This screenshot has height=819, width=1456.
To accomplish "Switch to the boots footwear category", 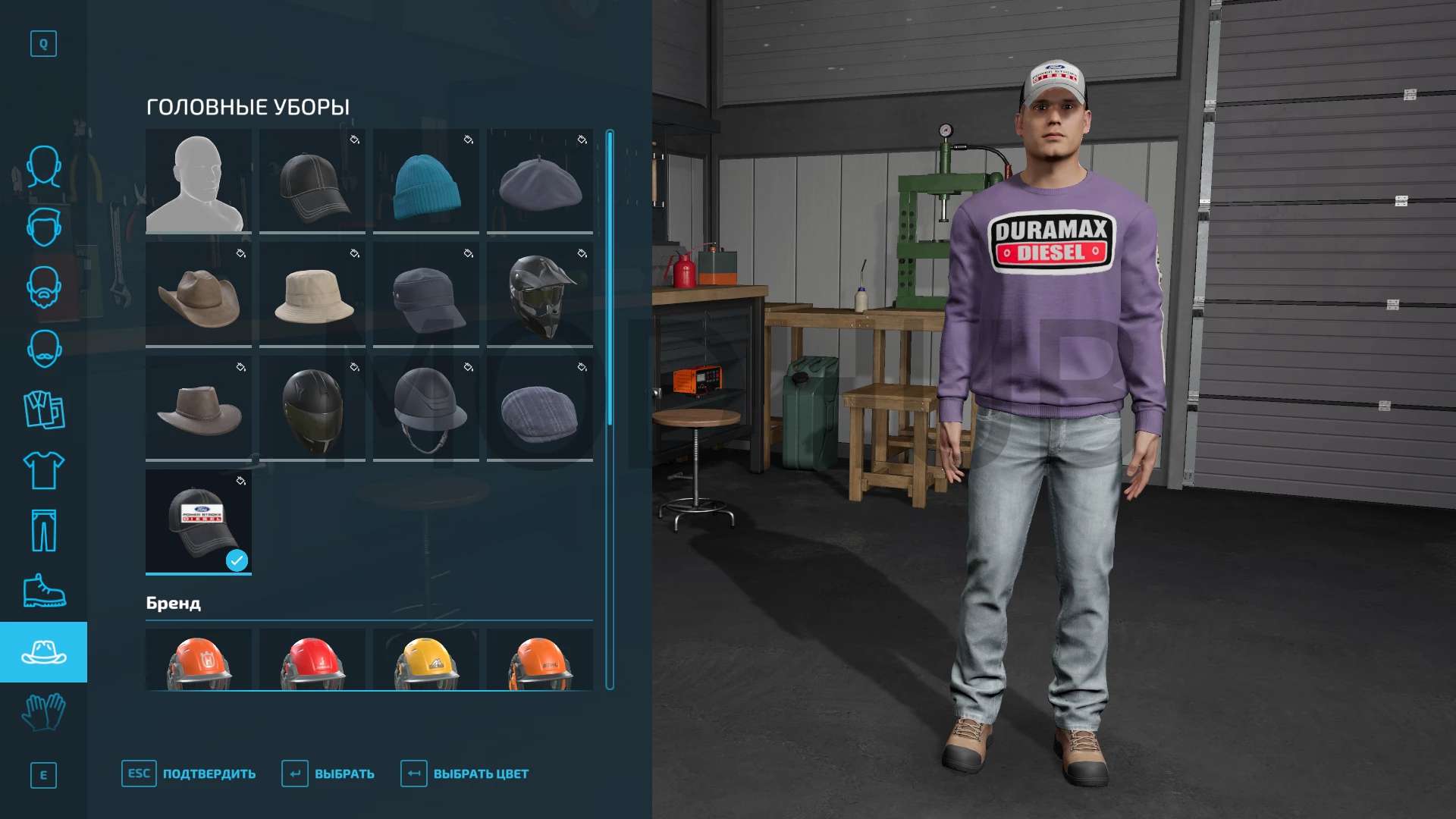I will coord(43,591).
